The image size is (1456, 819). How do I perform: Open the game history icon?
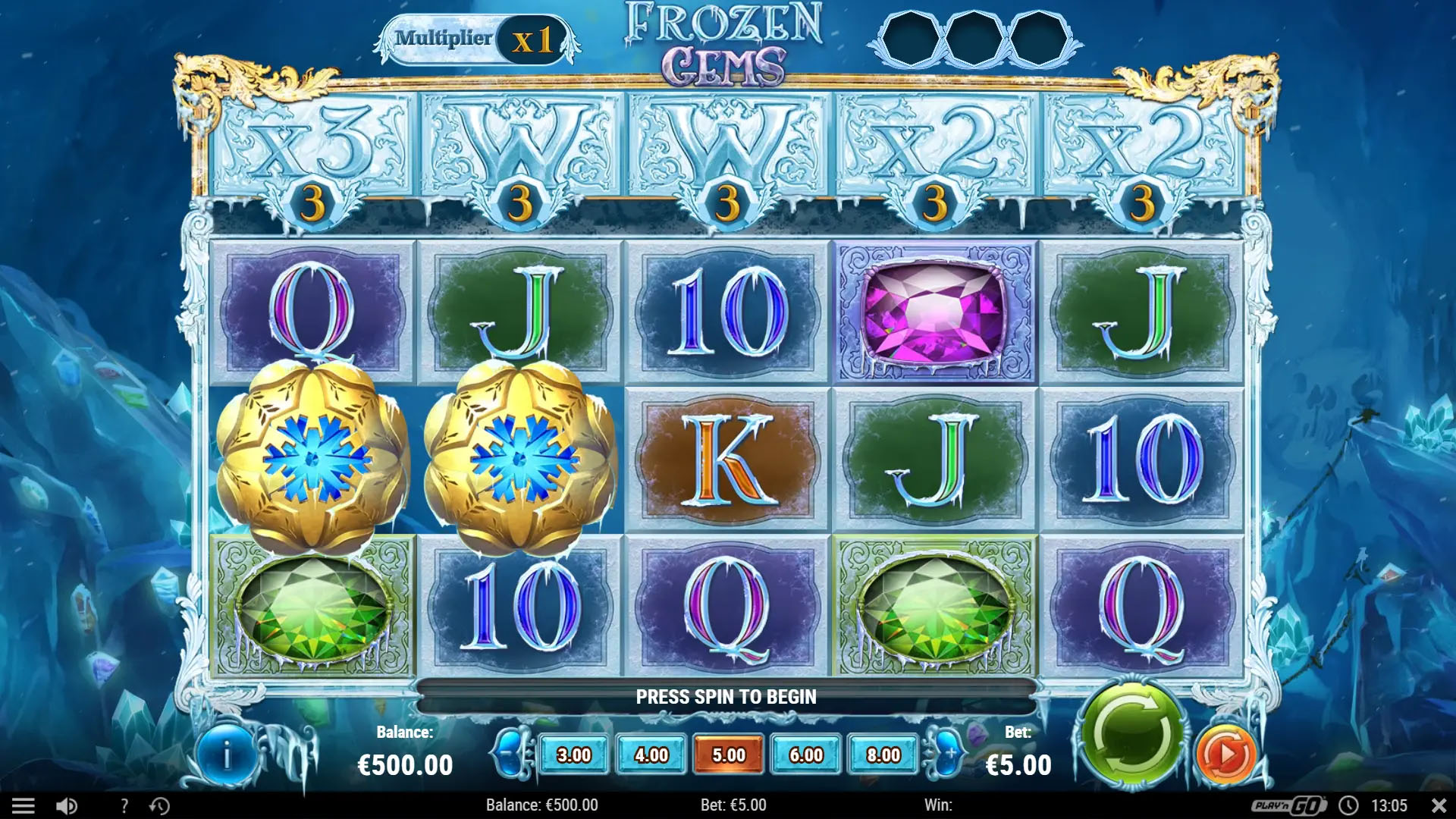tap(159, 805)
